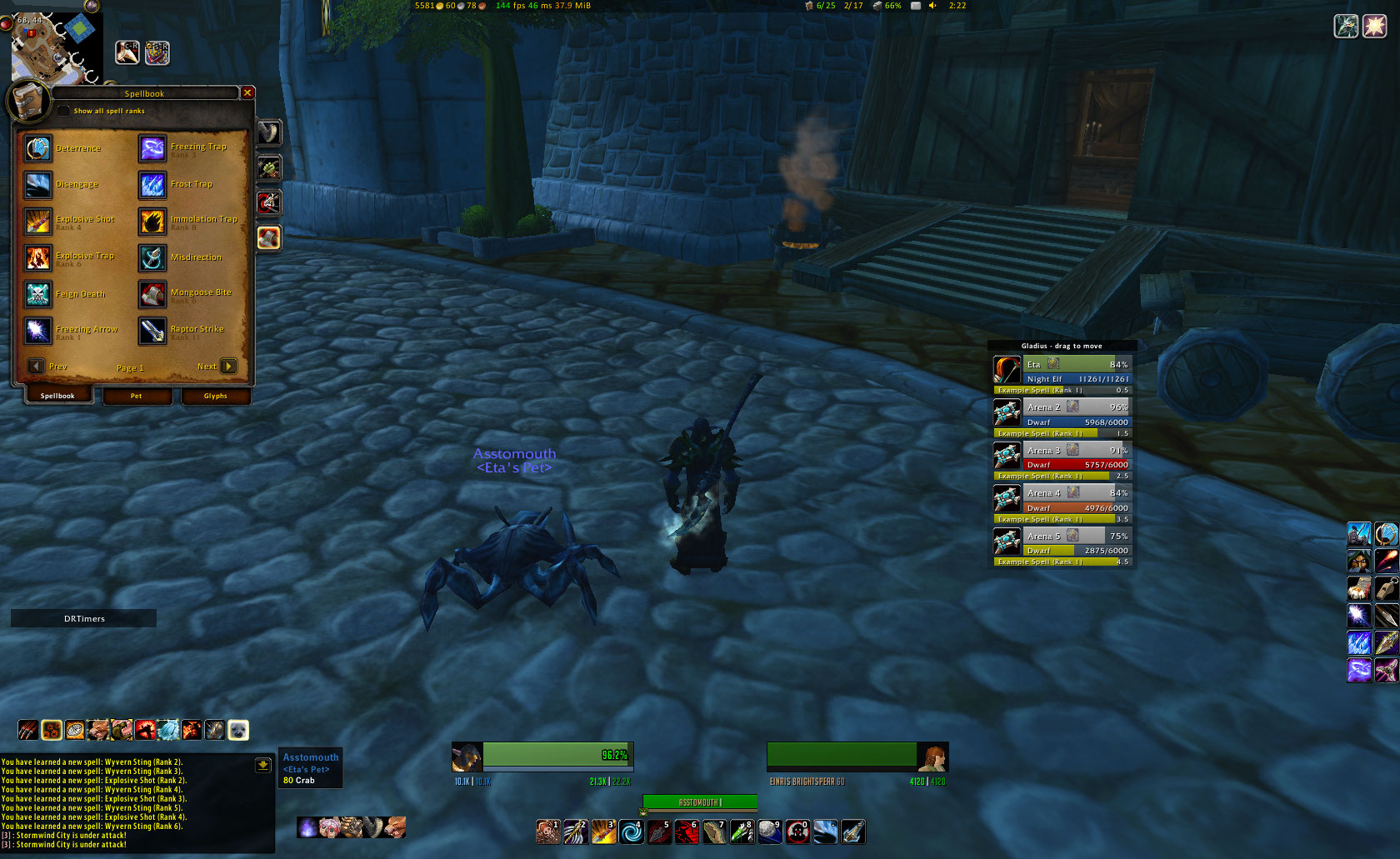Screen dimensions: 1400x859
Task: Open the Glyphs tab
Action: [215, 396]
